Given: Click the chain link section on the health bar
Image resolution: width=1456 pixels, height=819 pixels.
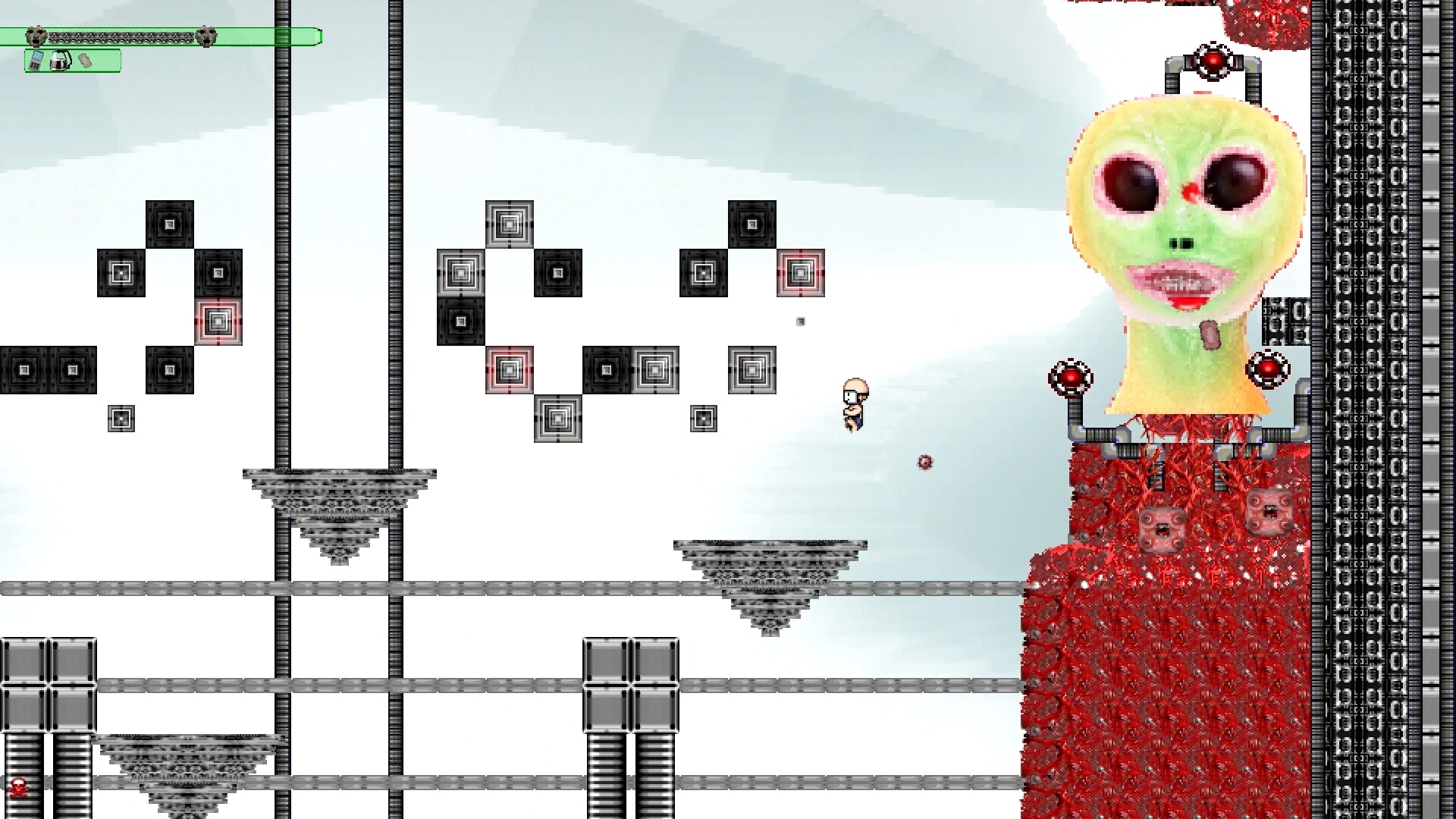Looking at the screenshot, I should coord(121,36).
